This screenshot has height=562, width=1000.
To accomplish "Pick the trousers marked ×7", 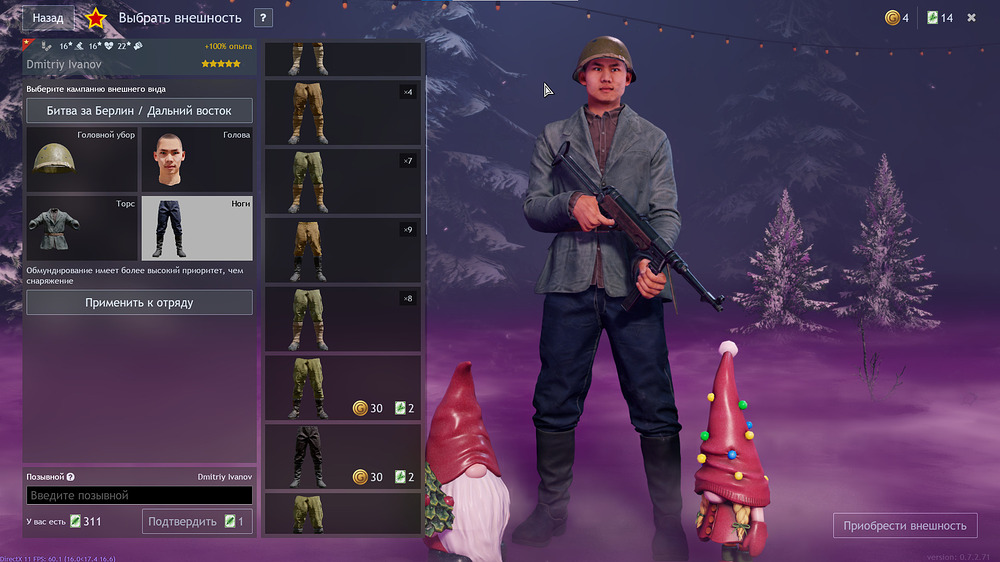I will tap(342, 181).
